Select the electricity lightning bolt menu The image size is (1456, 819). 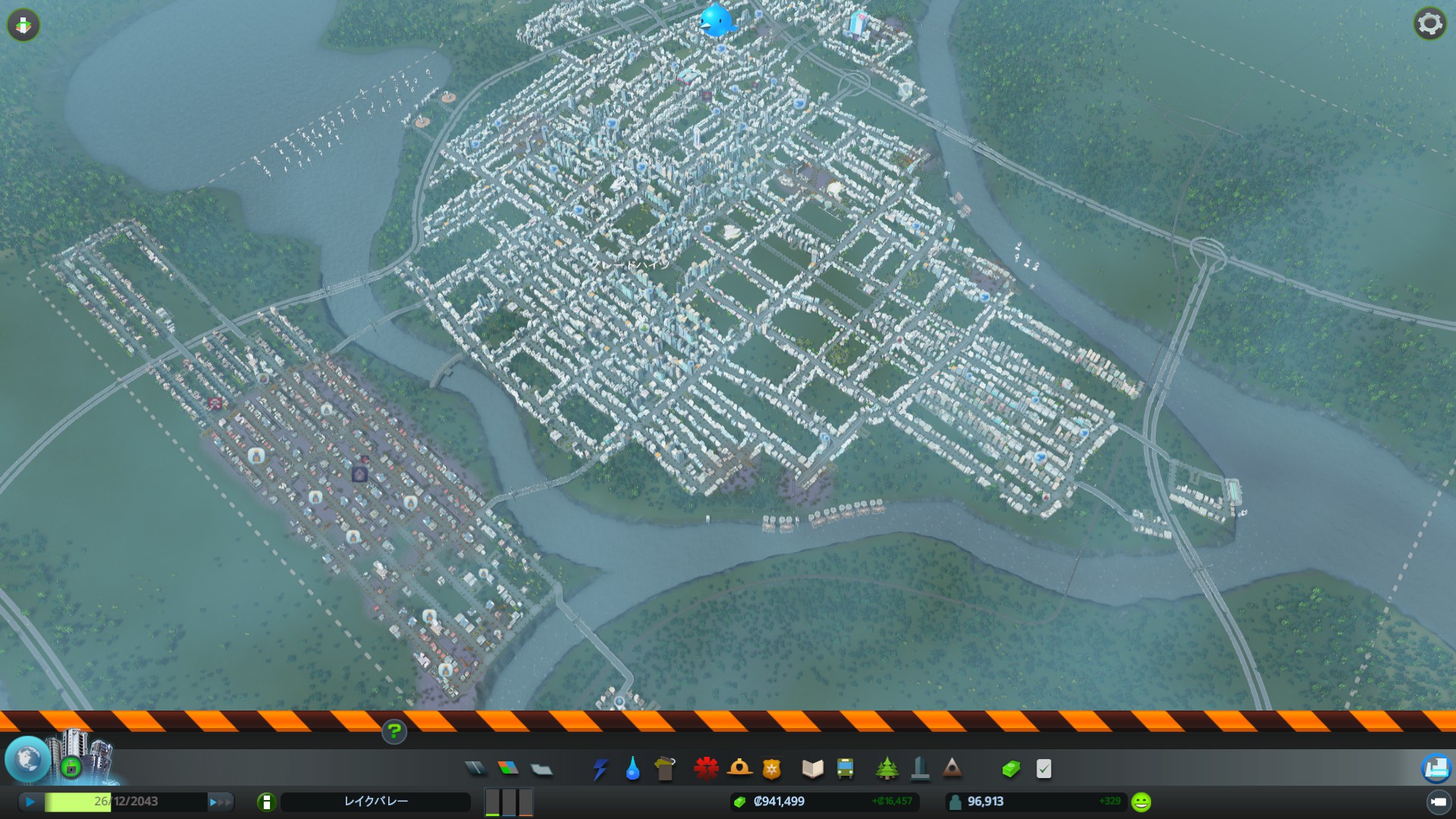(x=600, y=770)
